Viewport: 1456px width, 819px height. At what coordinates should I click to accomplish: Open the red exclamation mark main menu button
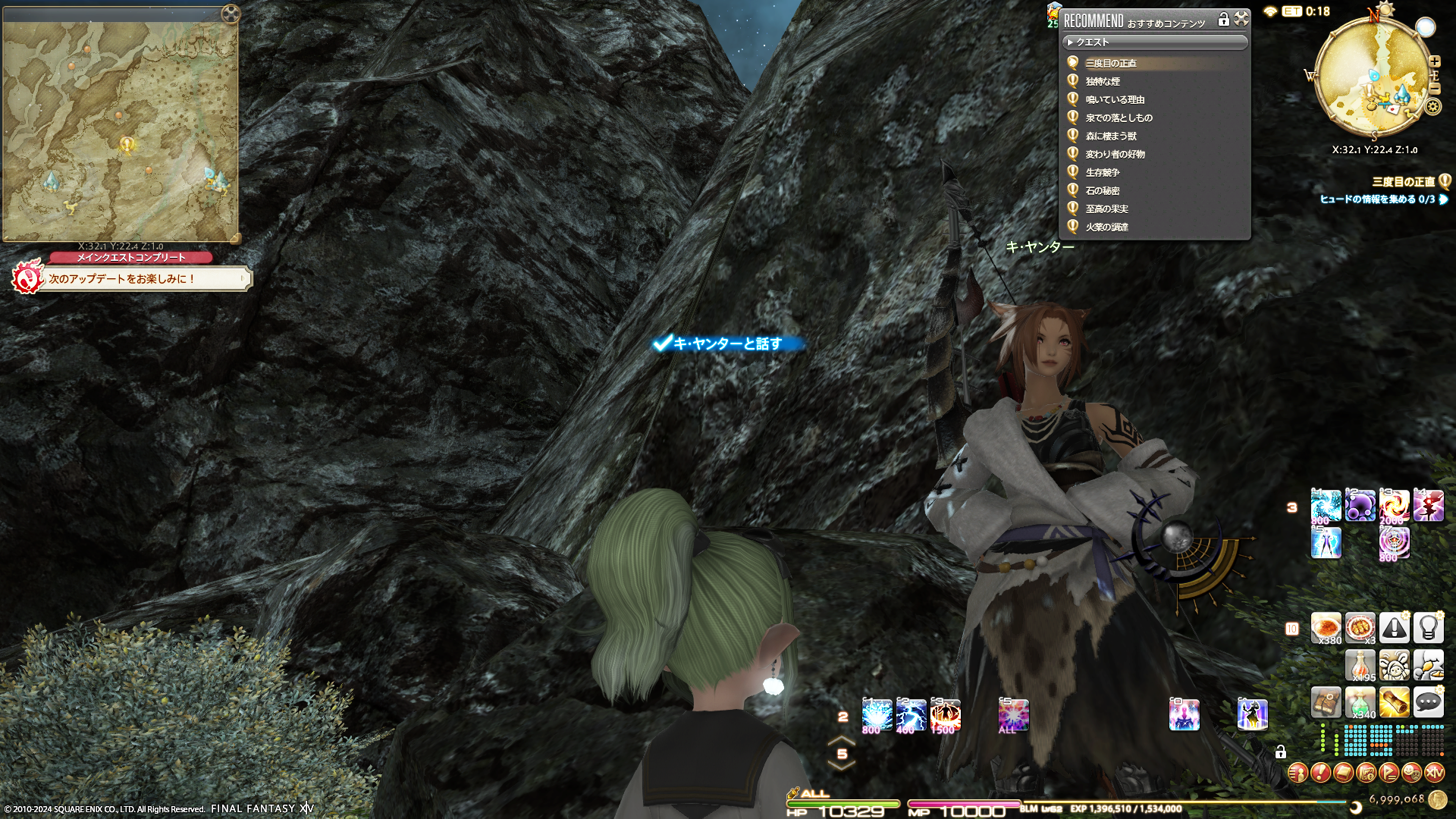coord(1320,773)
